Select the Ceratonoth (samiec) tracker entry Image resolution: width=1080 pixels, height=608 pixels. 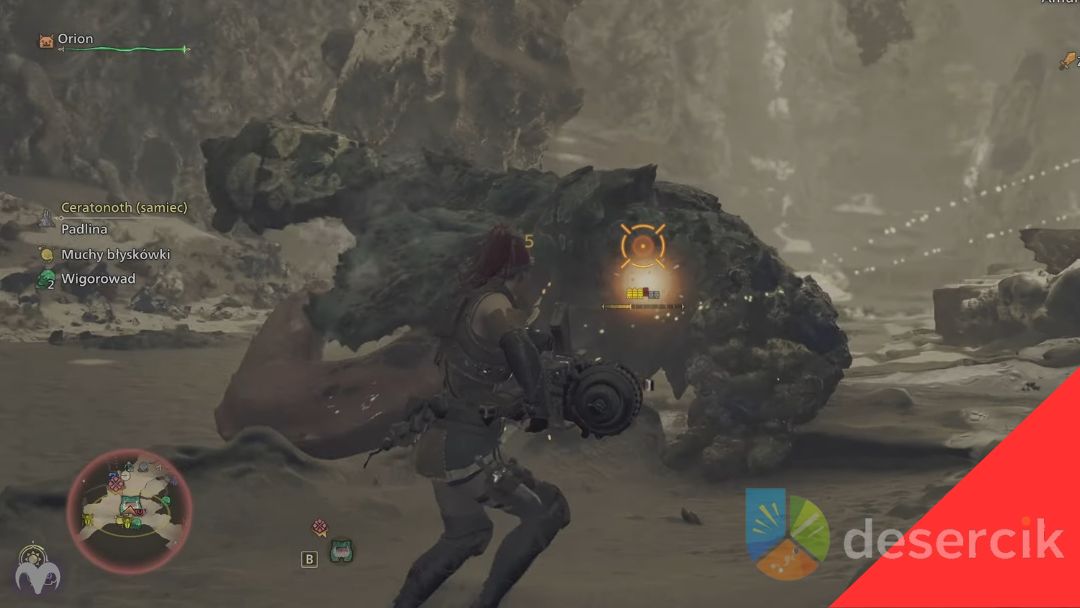click(124, 208)
